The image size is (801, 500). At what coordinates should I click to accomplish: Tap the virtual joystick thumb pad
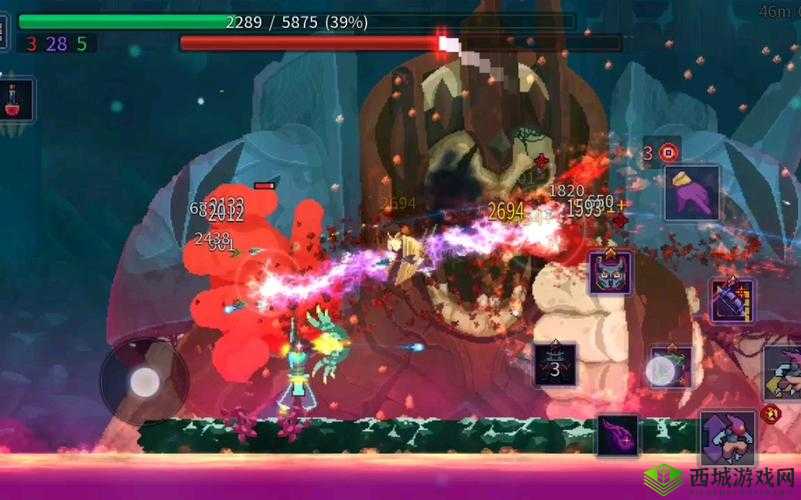point(145,380)
